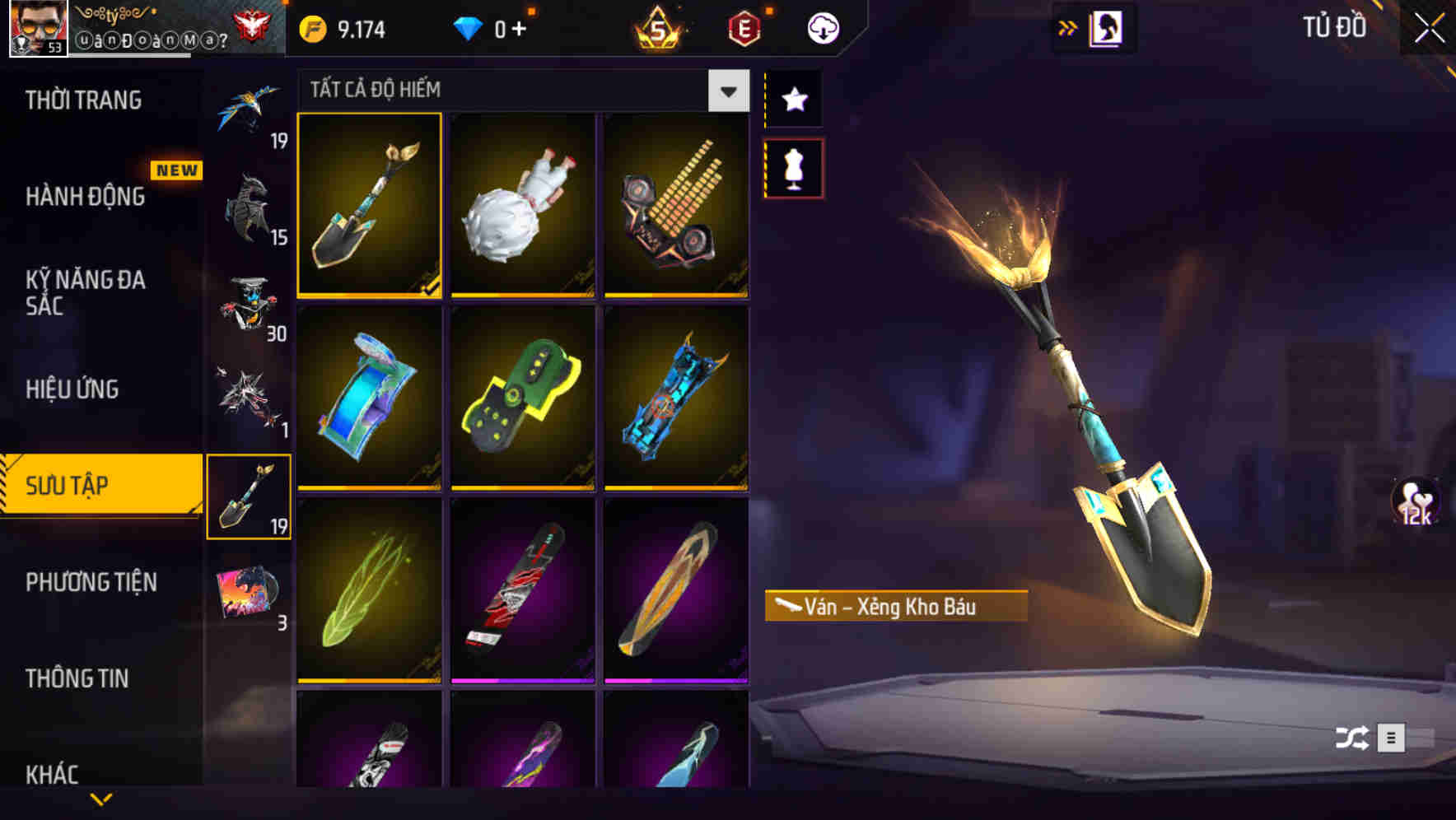Toggle the star favorites filter

tap(794, 100)
